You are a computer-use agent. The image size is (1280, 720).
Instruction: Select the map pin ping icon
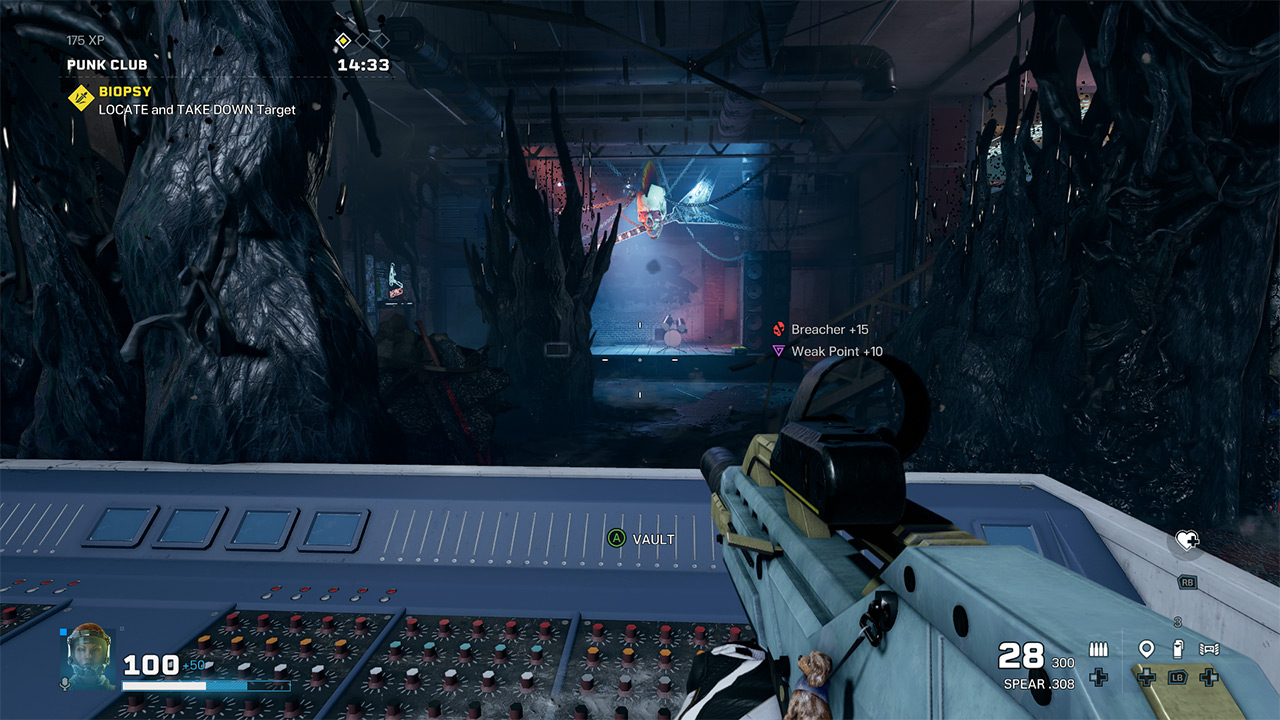(x=1146, y=649)
